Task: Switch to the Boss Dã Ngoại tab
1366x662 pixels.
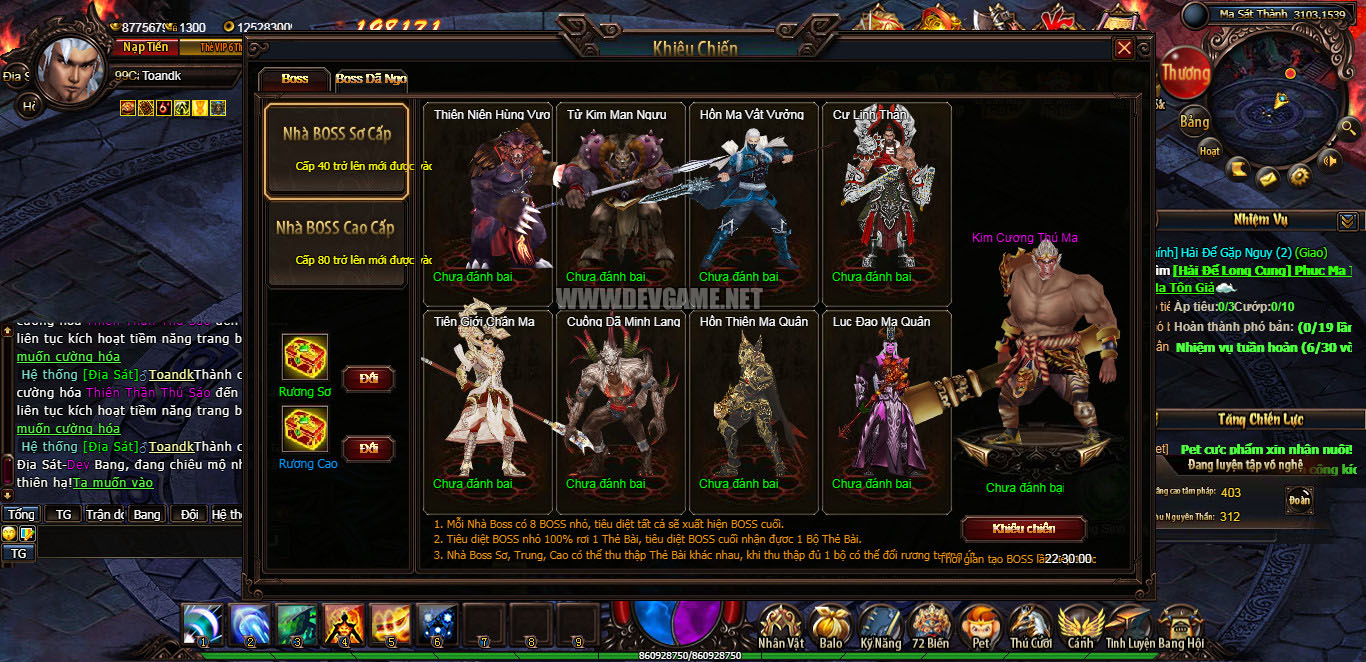Action: coord(370,79)
